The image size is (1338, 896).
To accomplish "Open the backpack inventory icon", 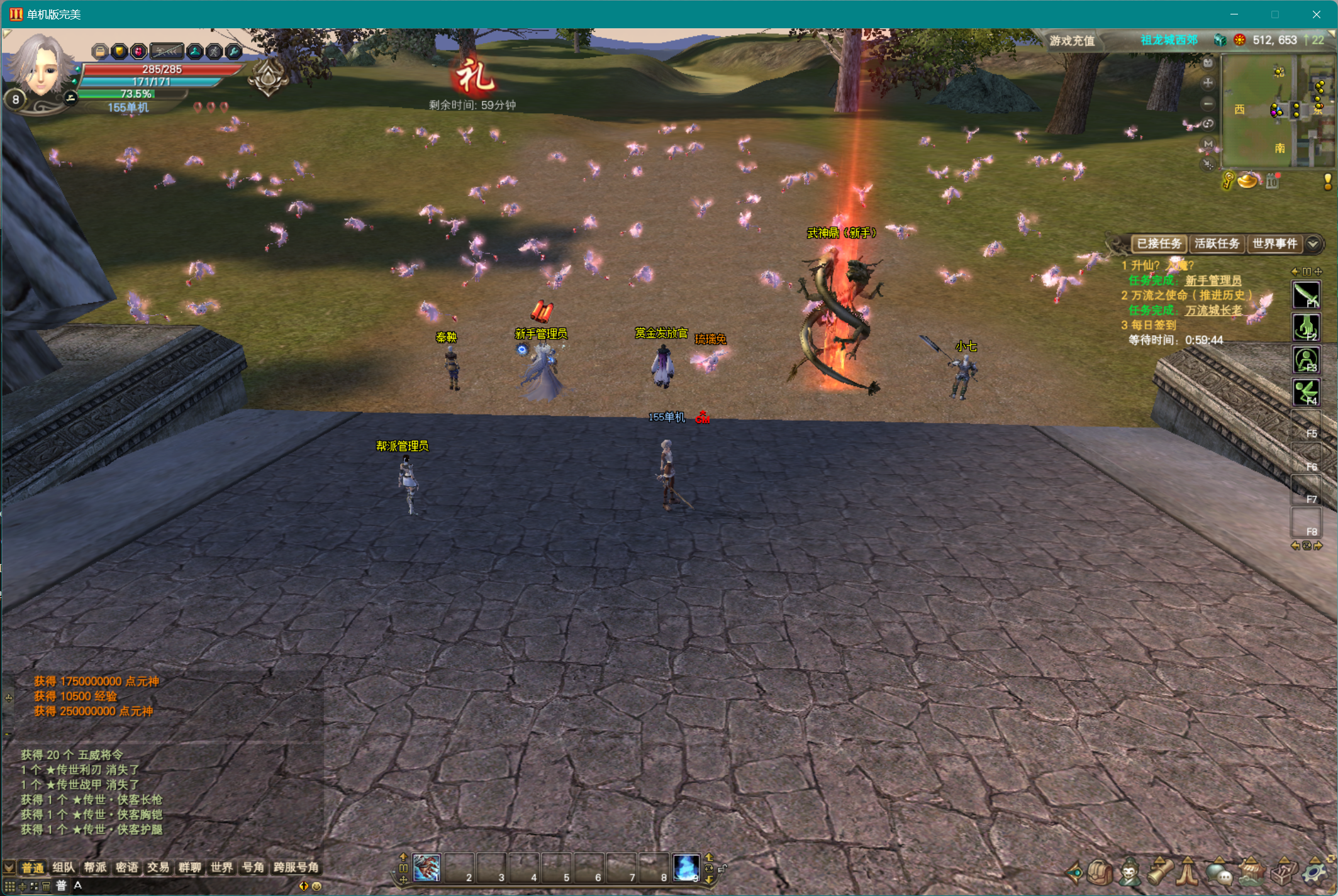I will point(1101,873).
